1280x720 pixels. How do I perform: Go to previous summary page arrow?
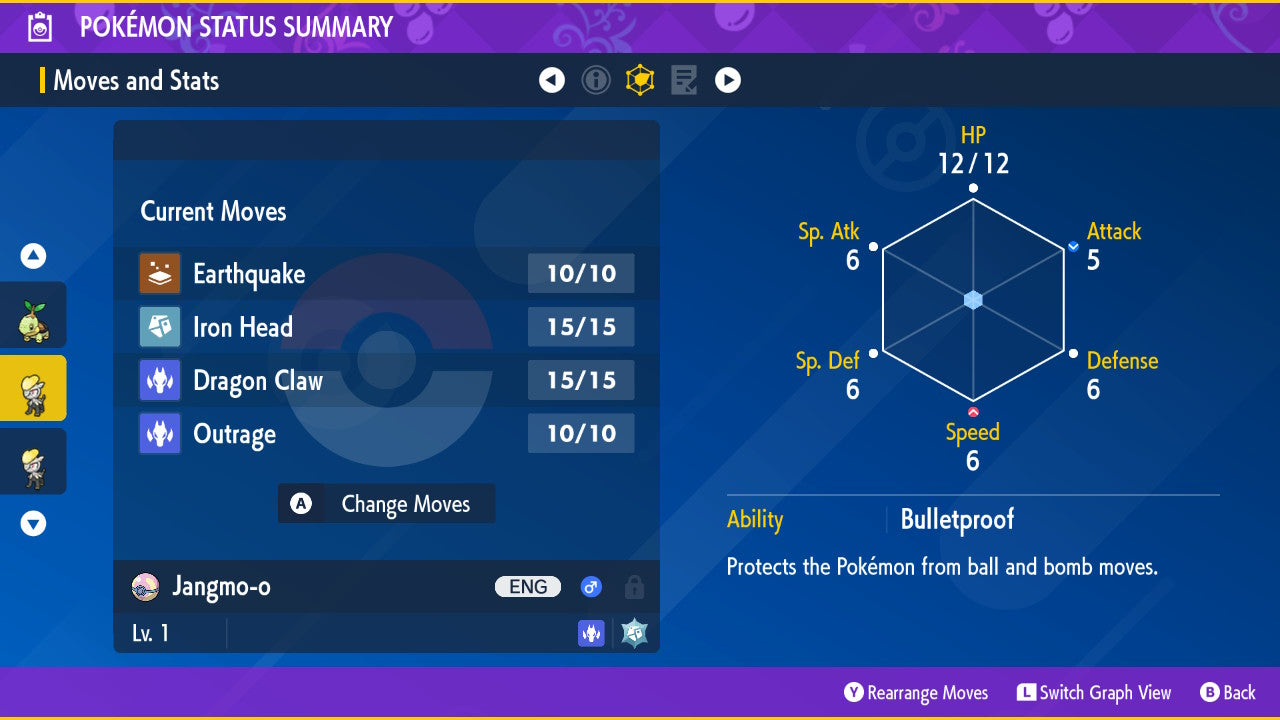click(x=552, y=80)
